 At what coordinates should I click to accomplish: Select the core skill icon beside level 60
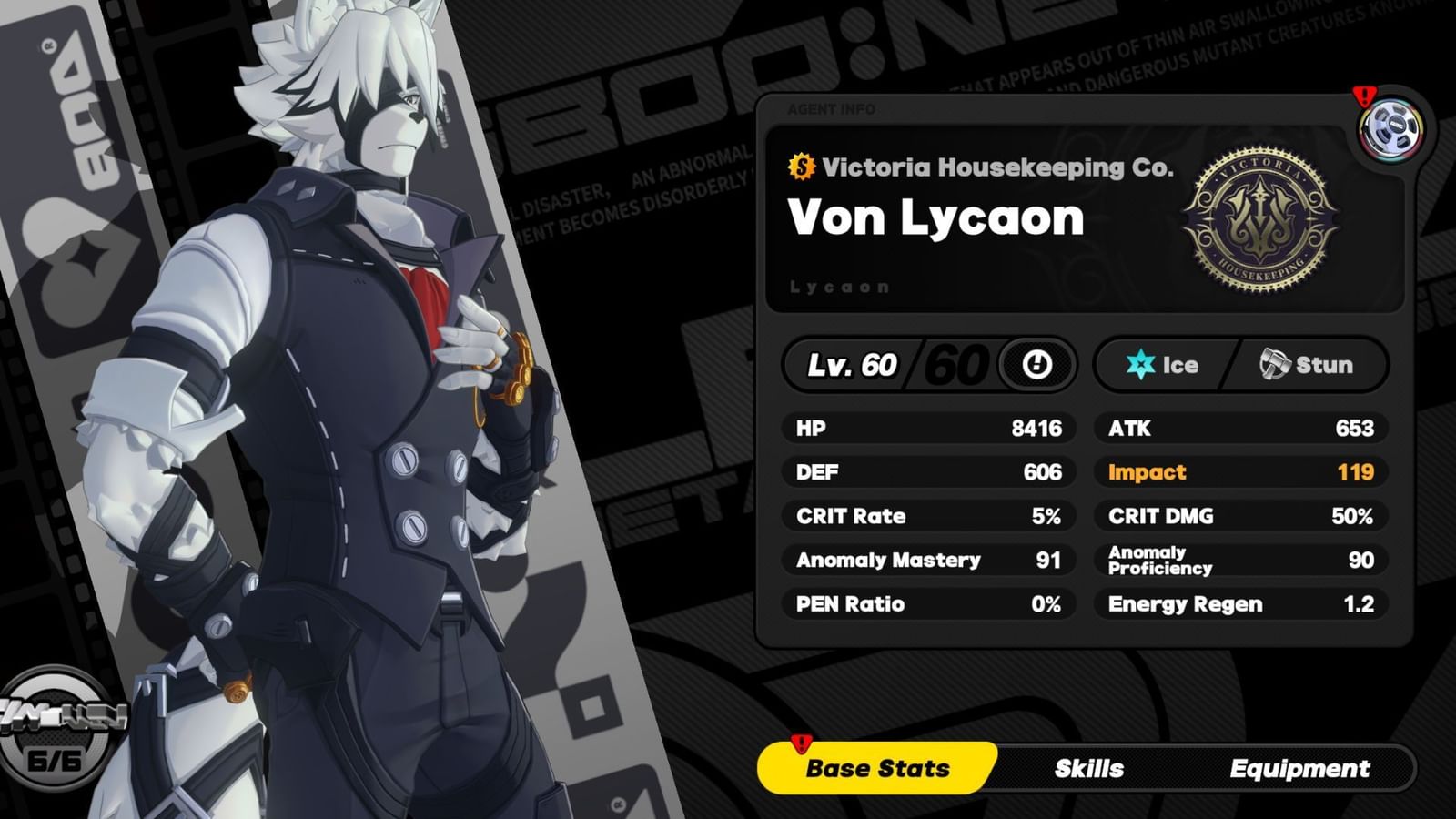(x=1036, y=365)
